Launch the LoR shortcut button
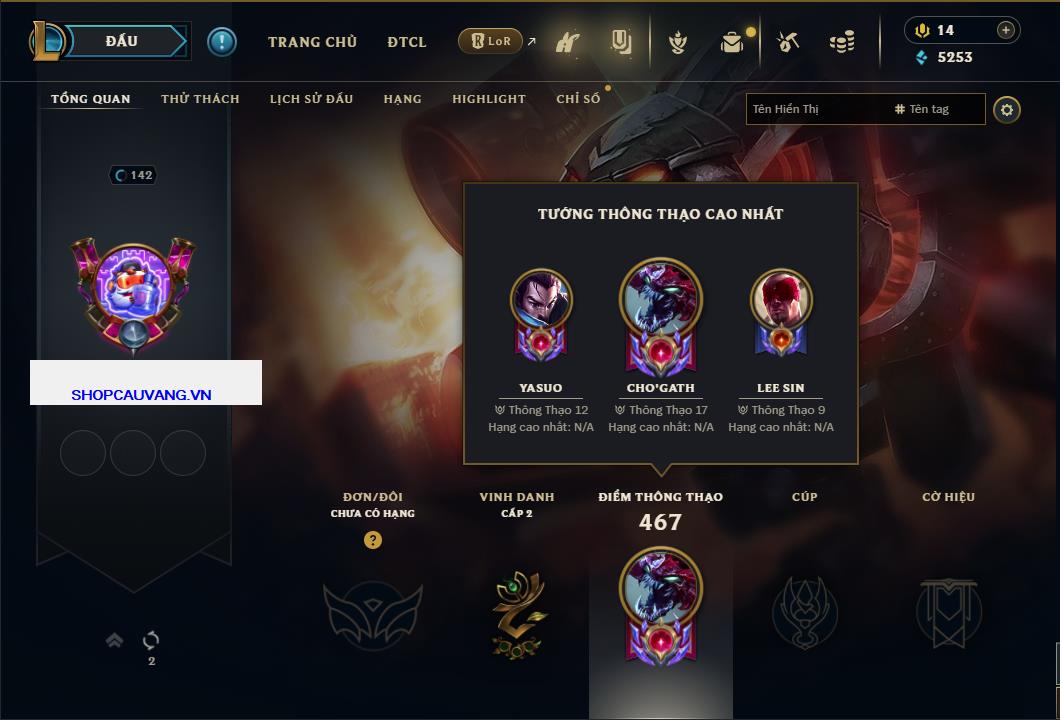The height and width of the screenshot is (720, 1060). click(x=491, y=41)
